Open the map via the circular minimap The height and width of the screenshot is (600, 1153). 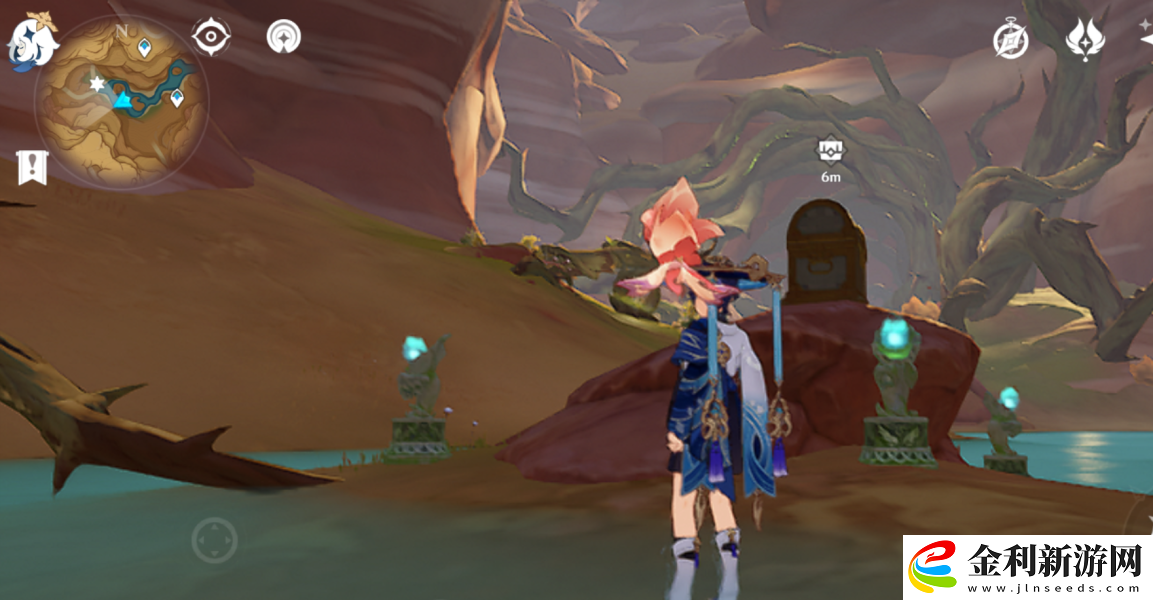tap(122, 101)
